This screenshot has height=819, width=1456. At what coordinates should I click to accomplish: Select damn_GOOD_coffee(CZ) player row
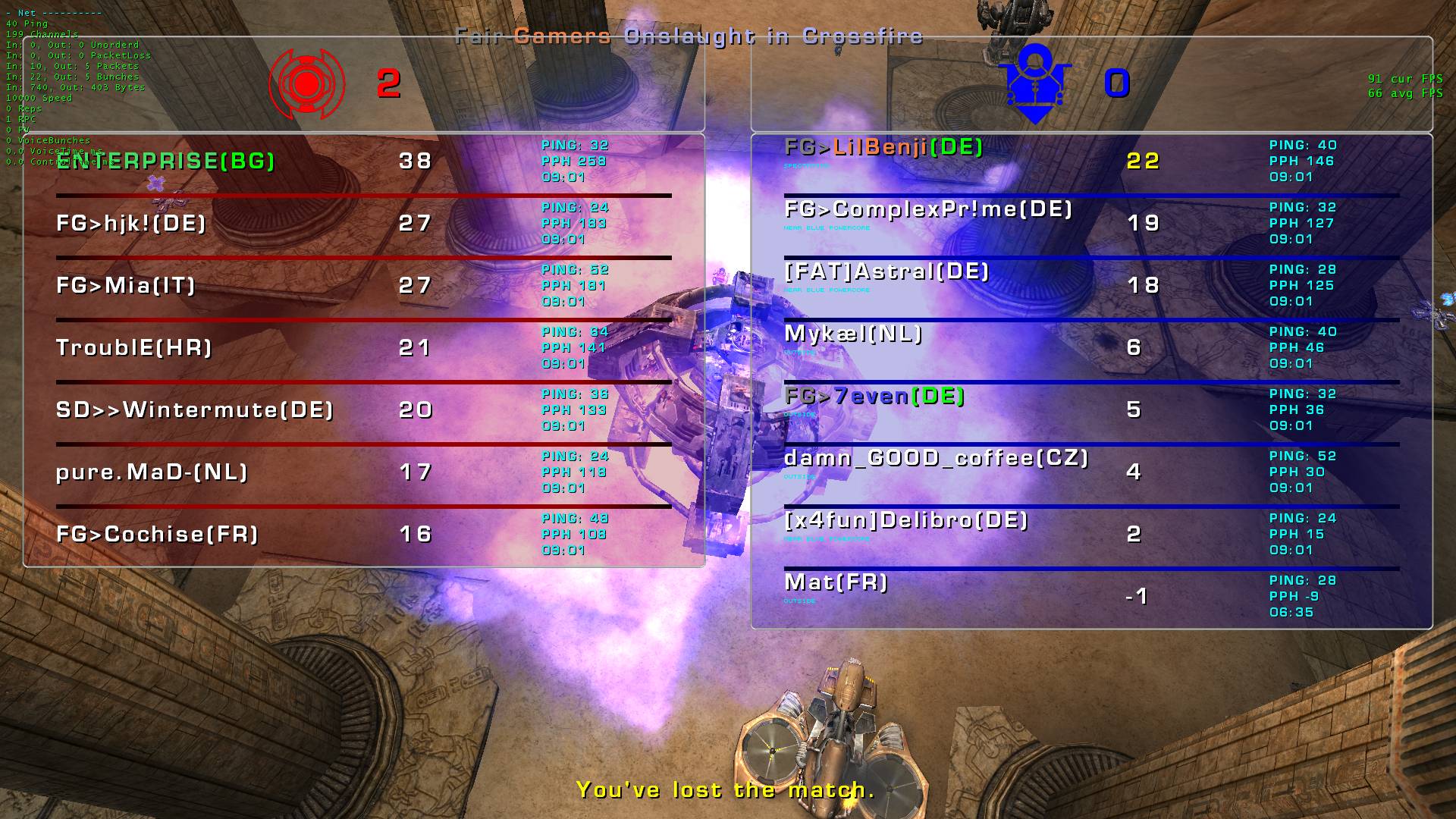click(936, 458)
